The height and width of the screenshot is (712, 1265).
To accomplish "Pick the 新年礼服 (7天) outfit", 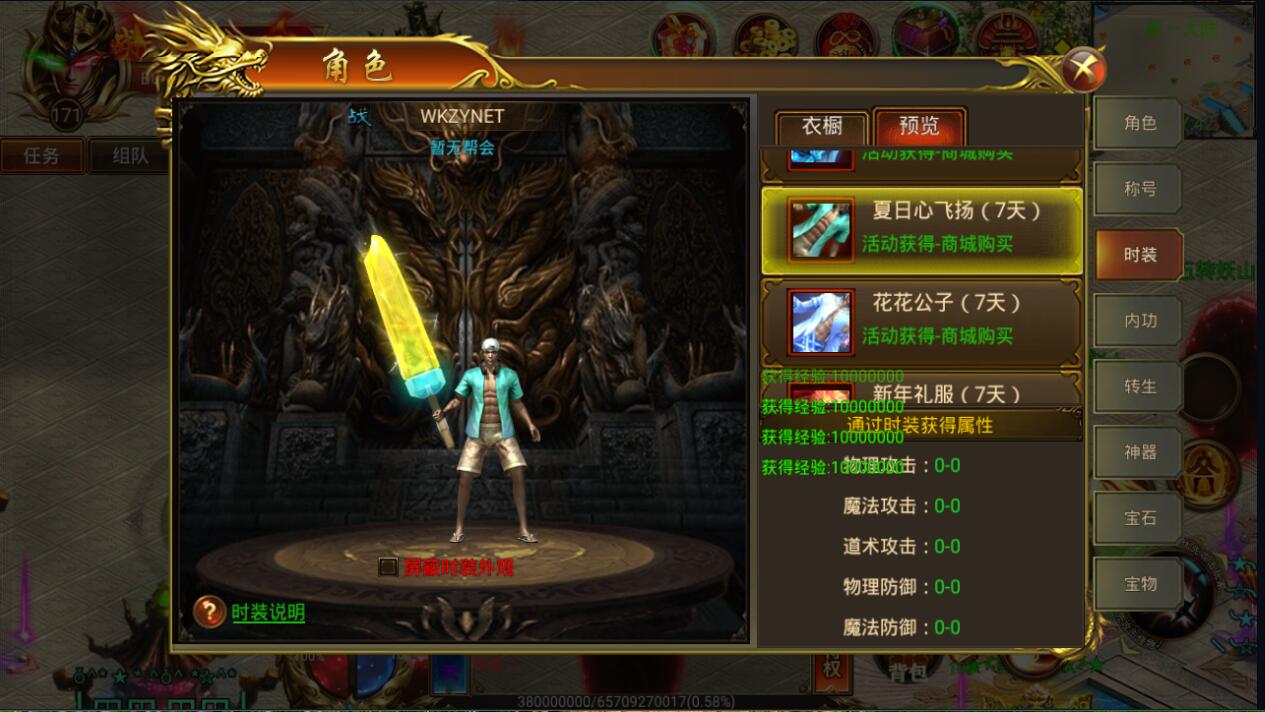I will click(921, 392).
